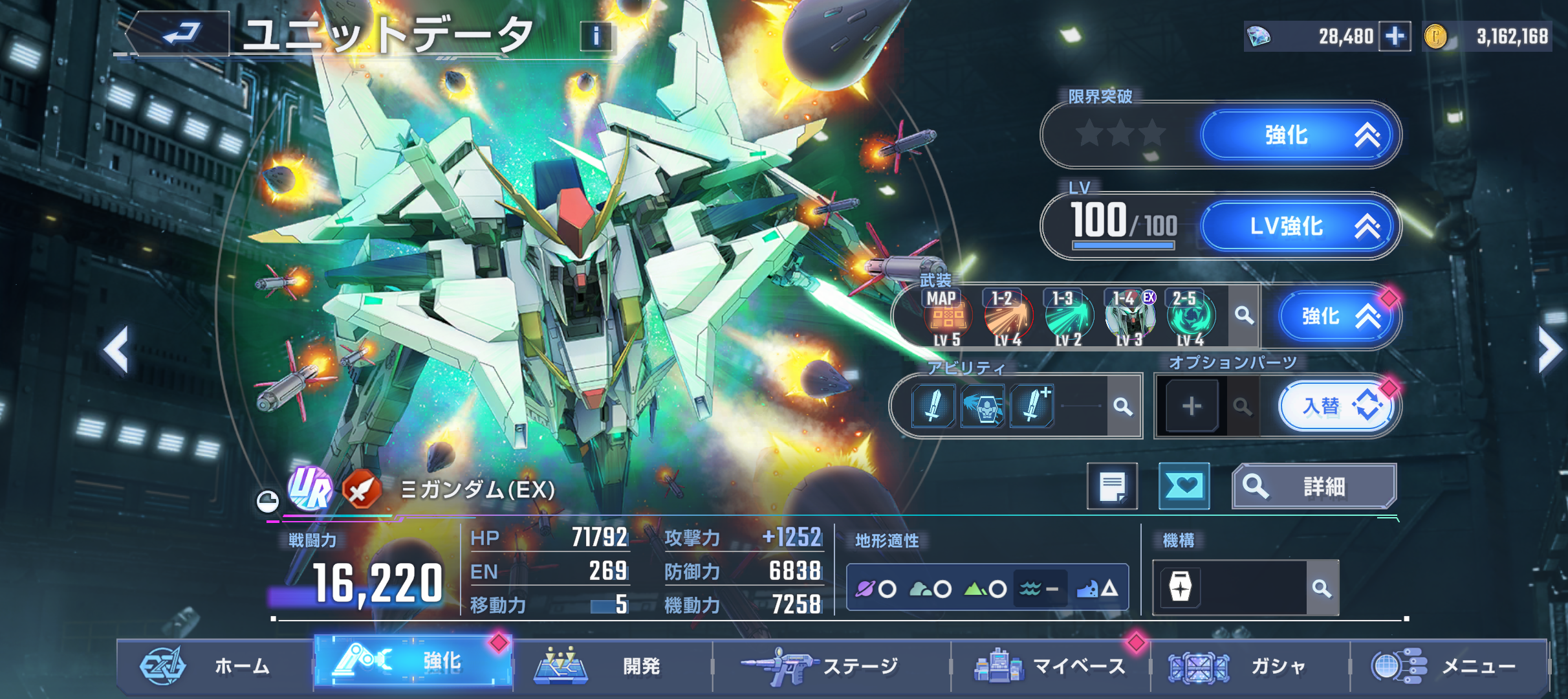View the next unit with right arrow
The image size is (1568, 699).
1550,350
